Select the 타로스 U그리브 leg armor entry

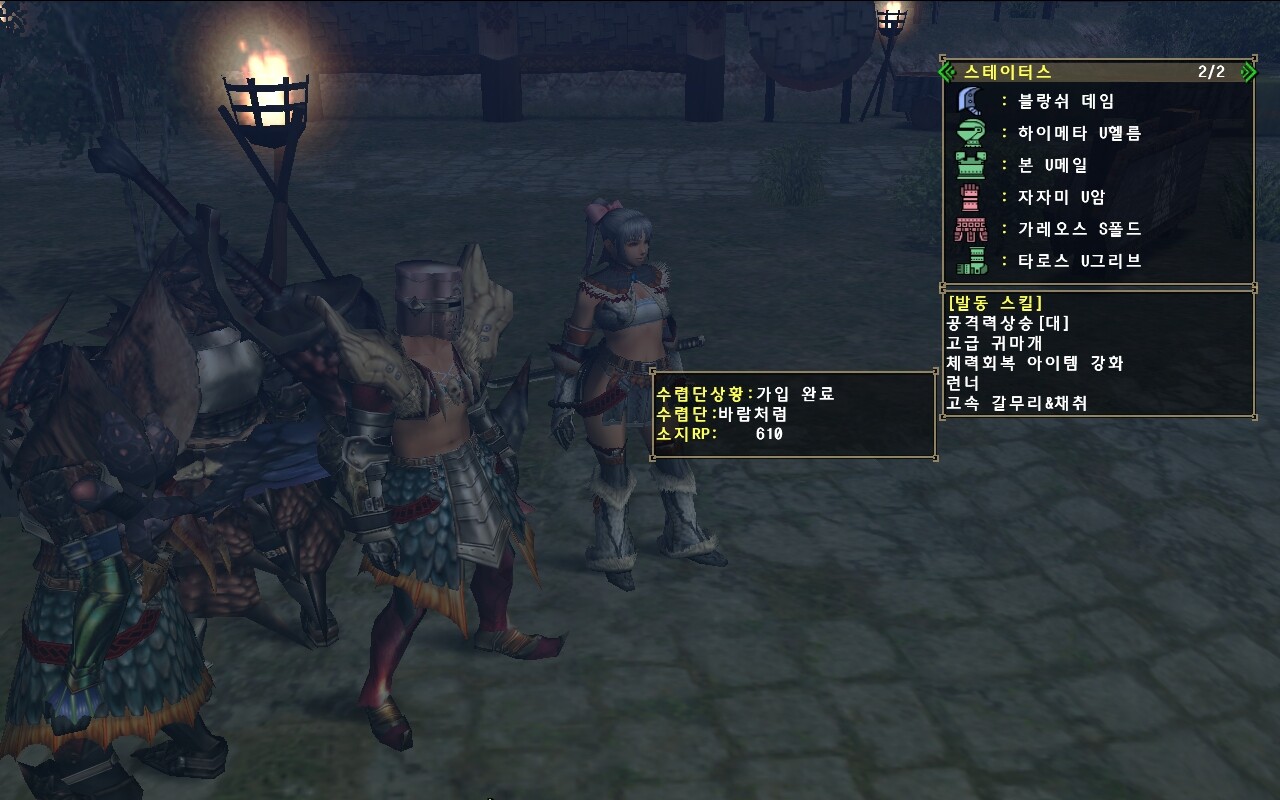pos(1078,261)
